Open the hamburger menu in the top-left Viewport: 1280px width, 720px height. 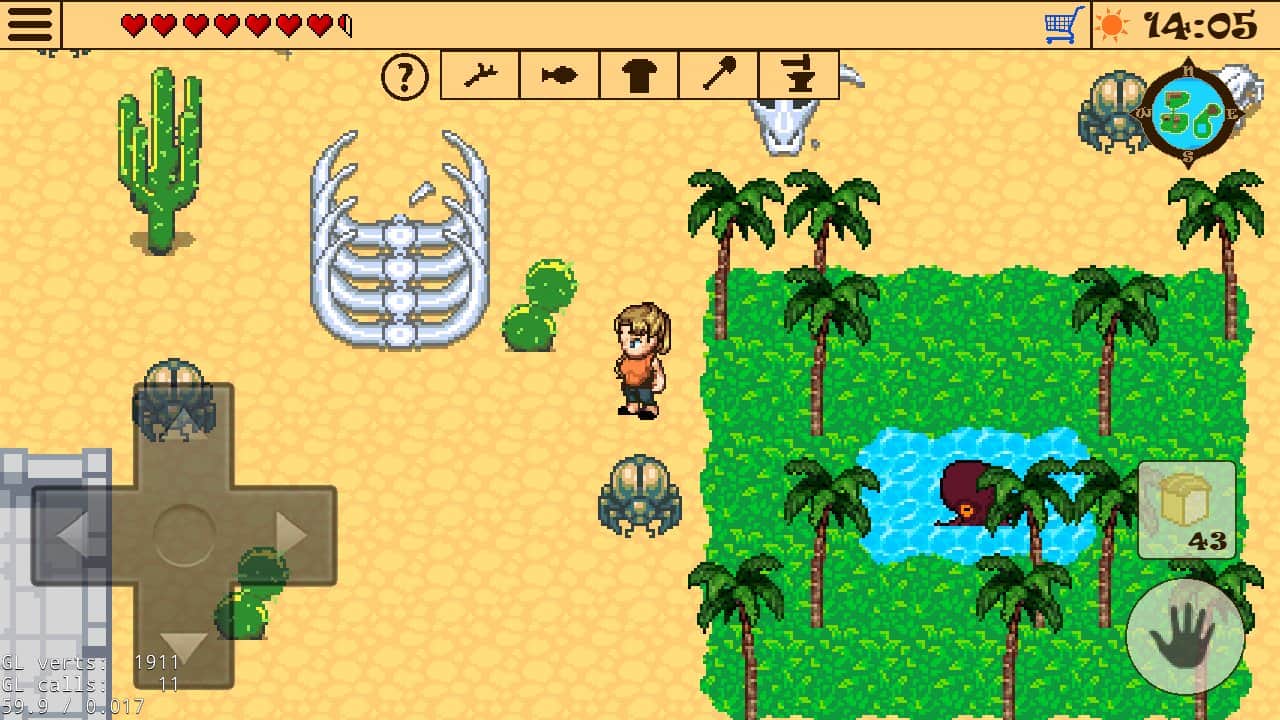(30, 22)
